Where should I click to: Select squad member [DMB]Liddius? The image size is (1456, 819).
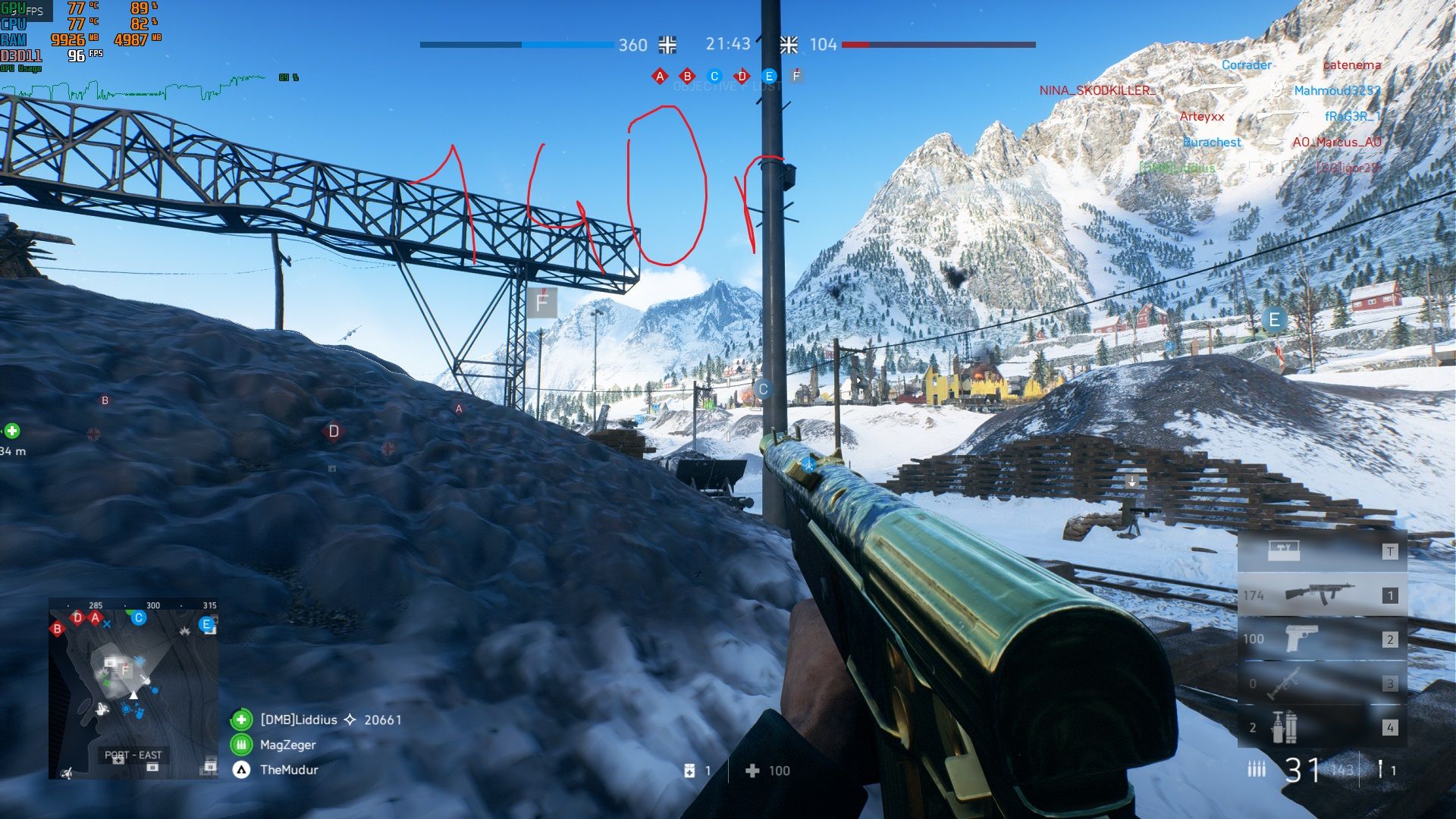[x=299, y=720]
